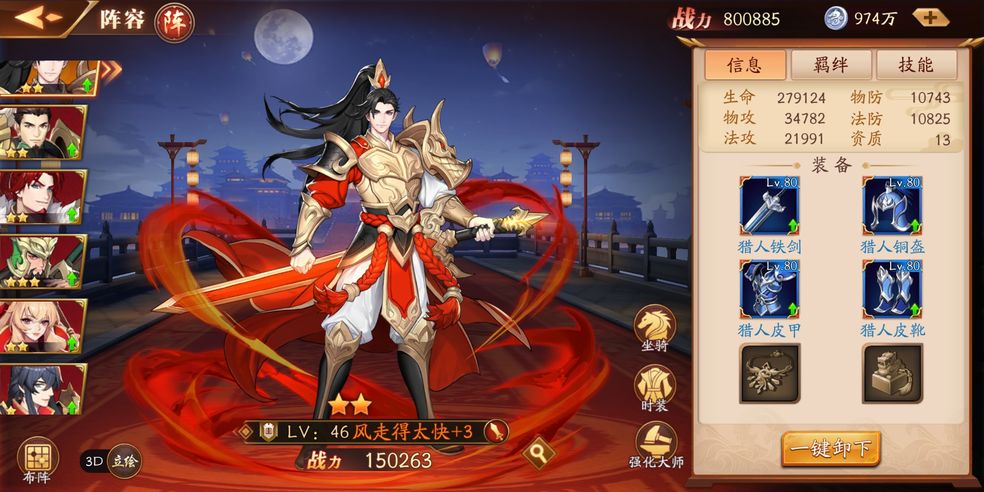This screenshot has height=492, width=984.
Task: Choose the 猎人皮靴 boots slot
Action: pyautogui.click(x=892, y=290)
